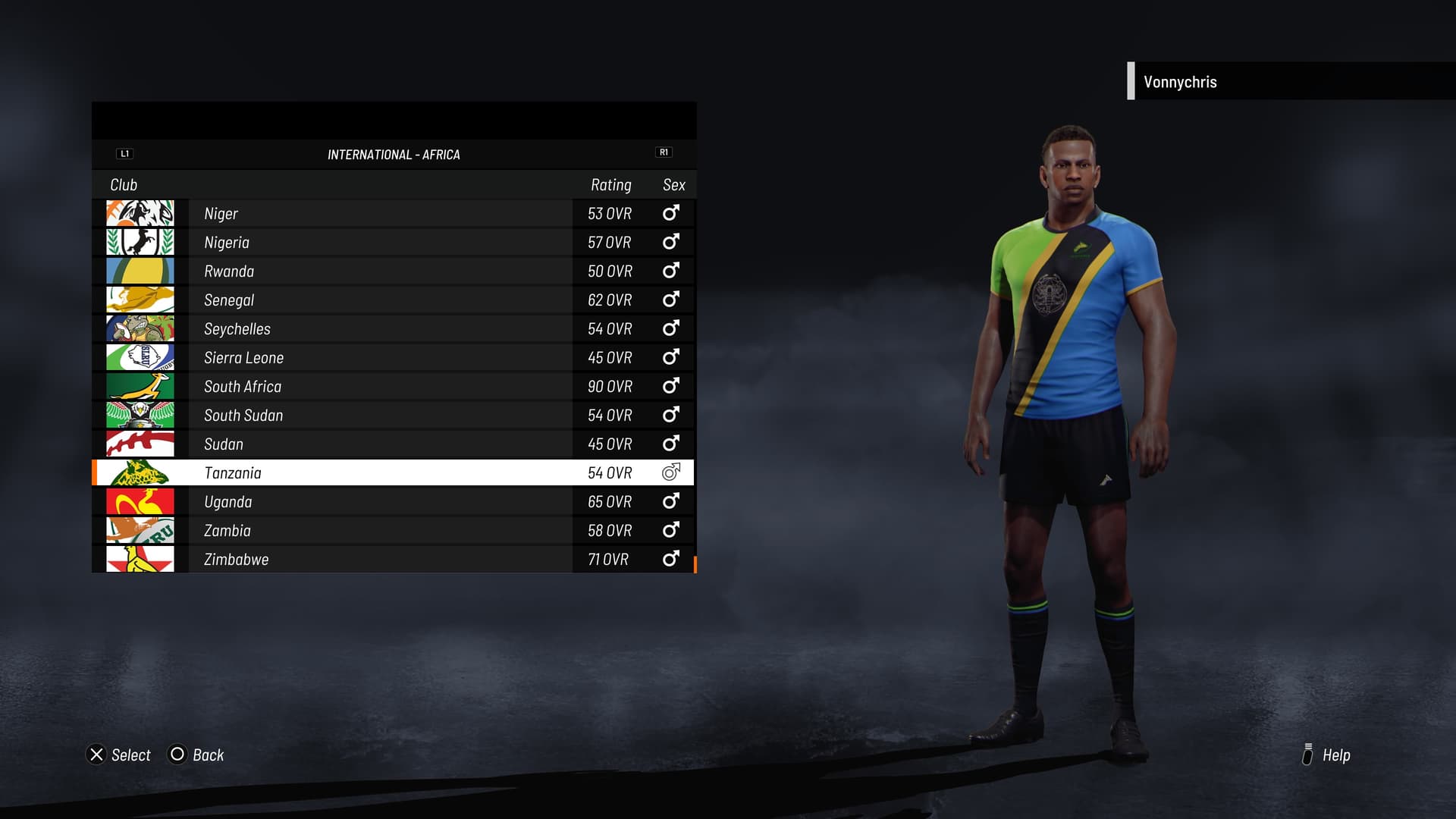This screenshot has height=819, width=1456.
Task: Click the International - Africa category header
Action: (x=394, y=155)
